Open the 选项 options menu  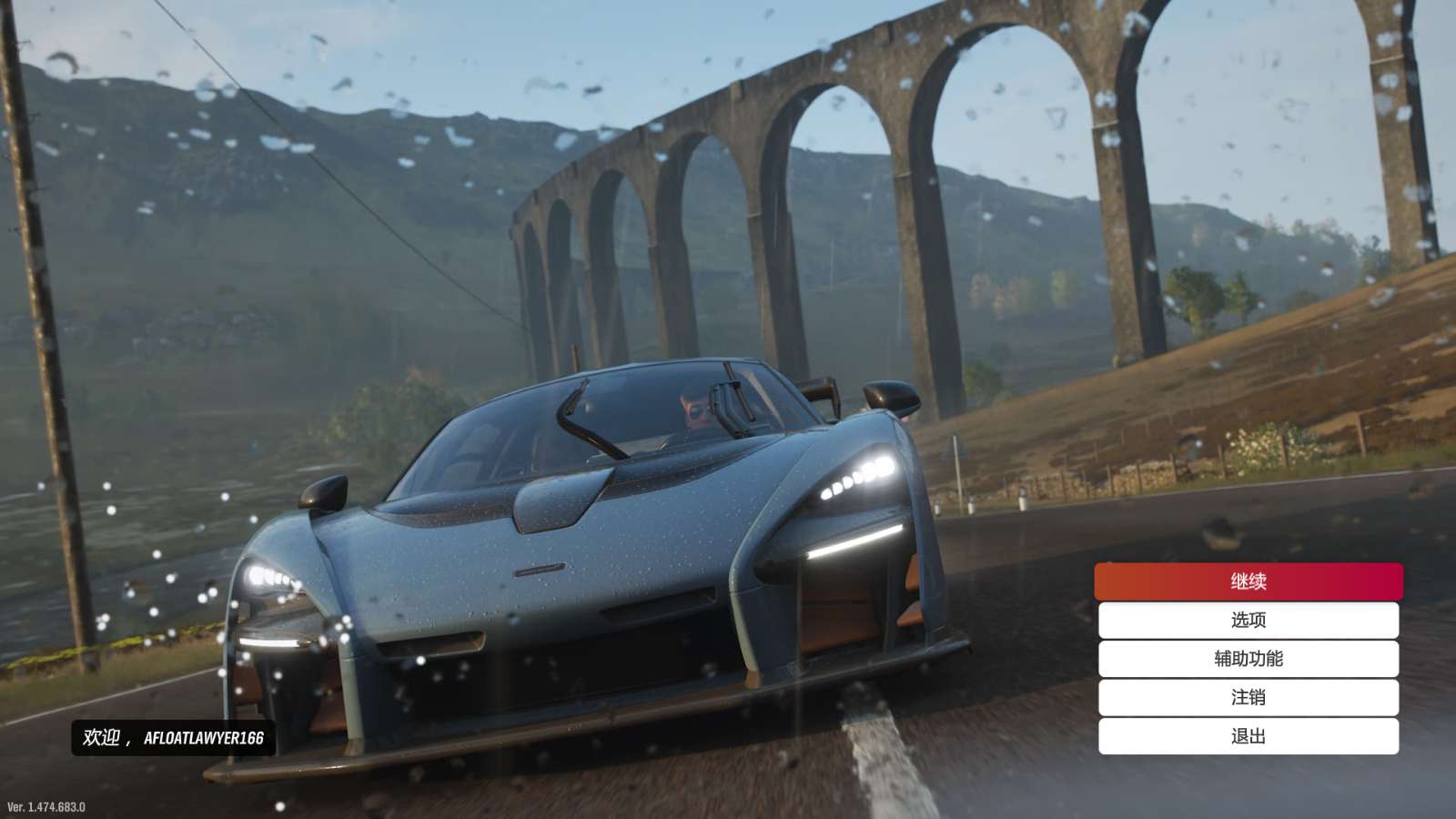tap(1248, 620)
